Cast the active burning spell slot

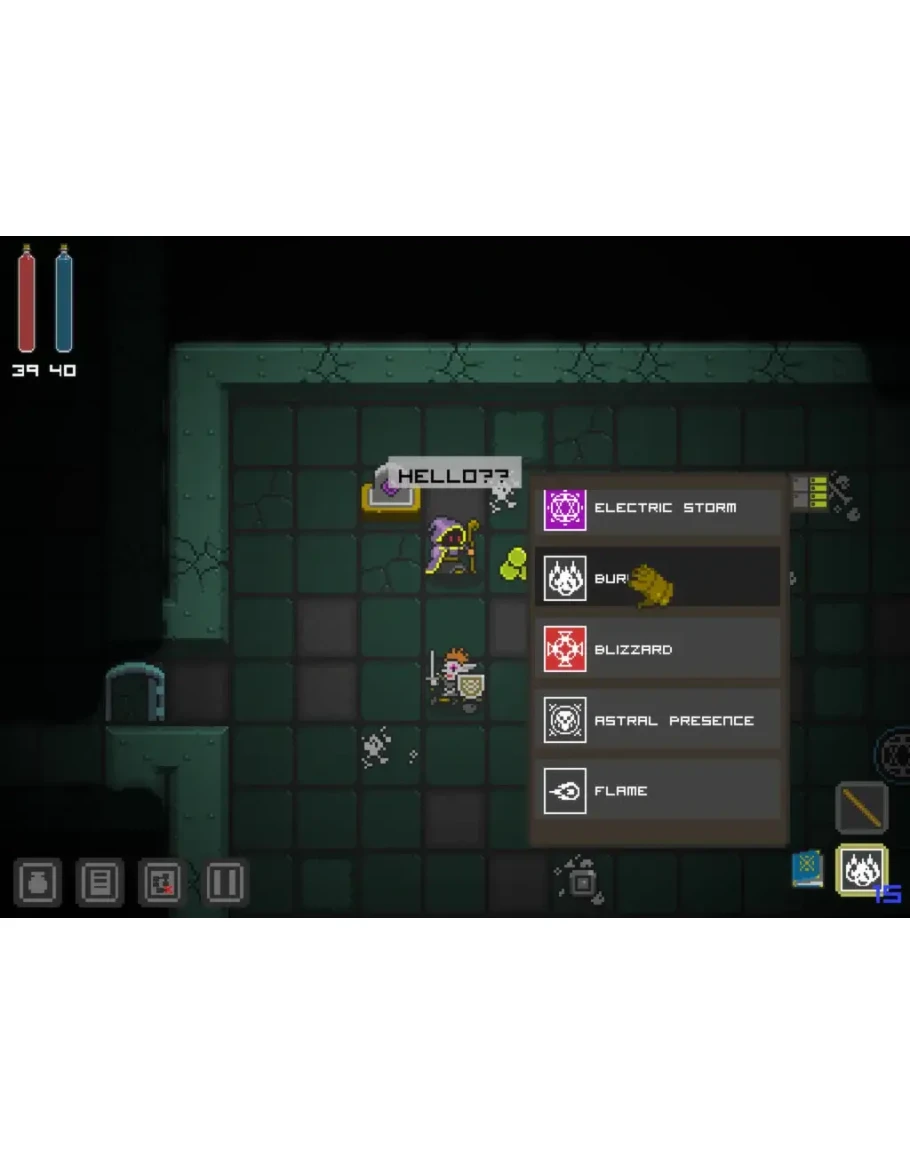click(x=860, y=870)
